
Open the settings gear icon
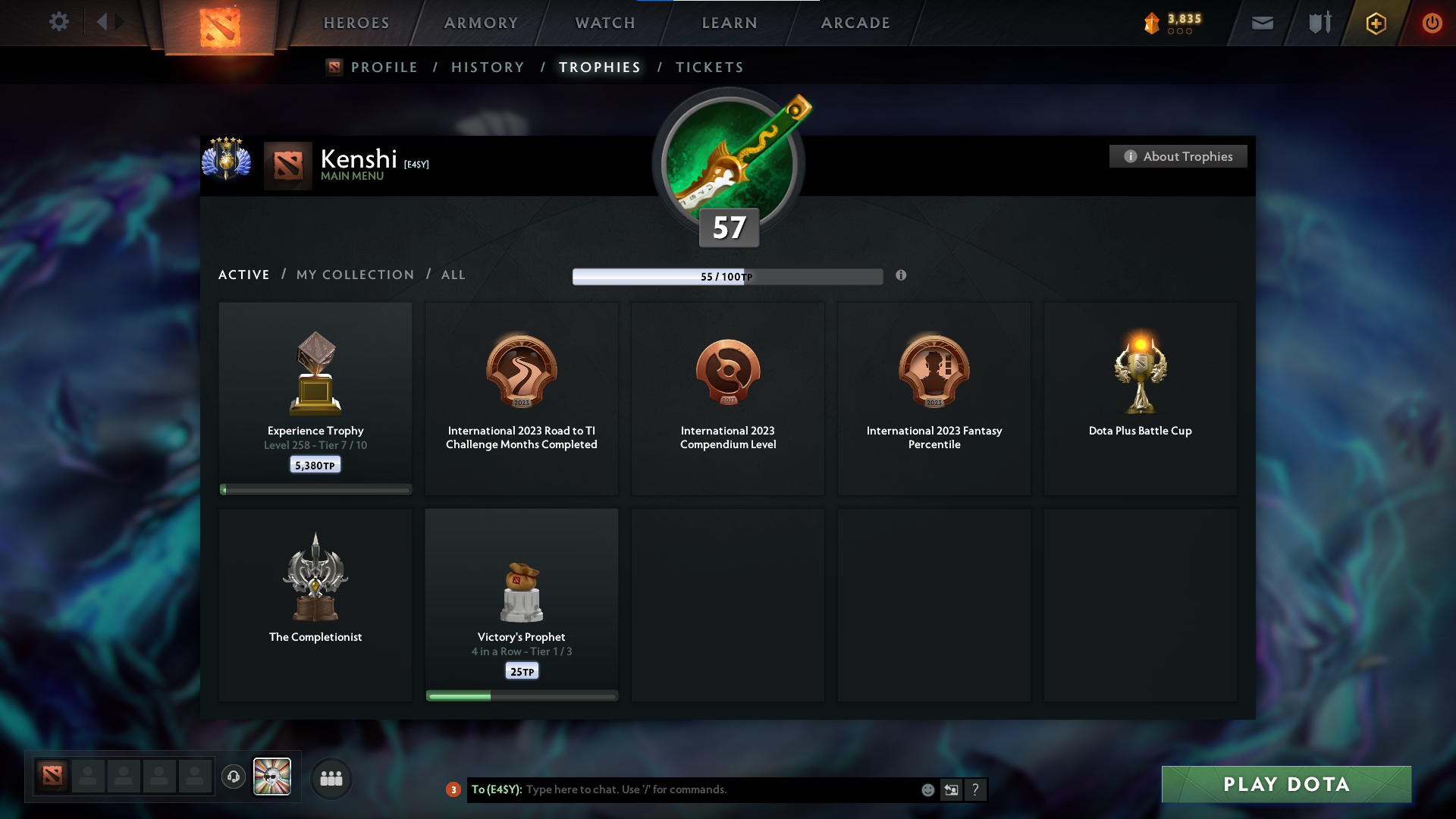point(59,22)
